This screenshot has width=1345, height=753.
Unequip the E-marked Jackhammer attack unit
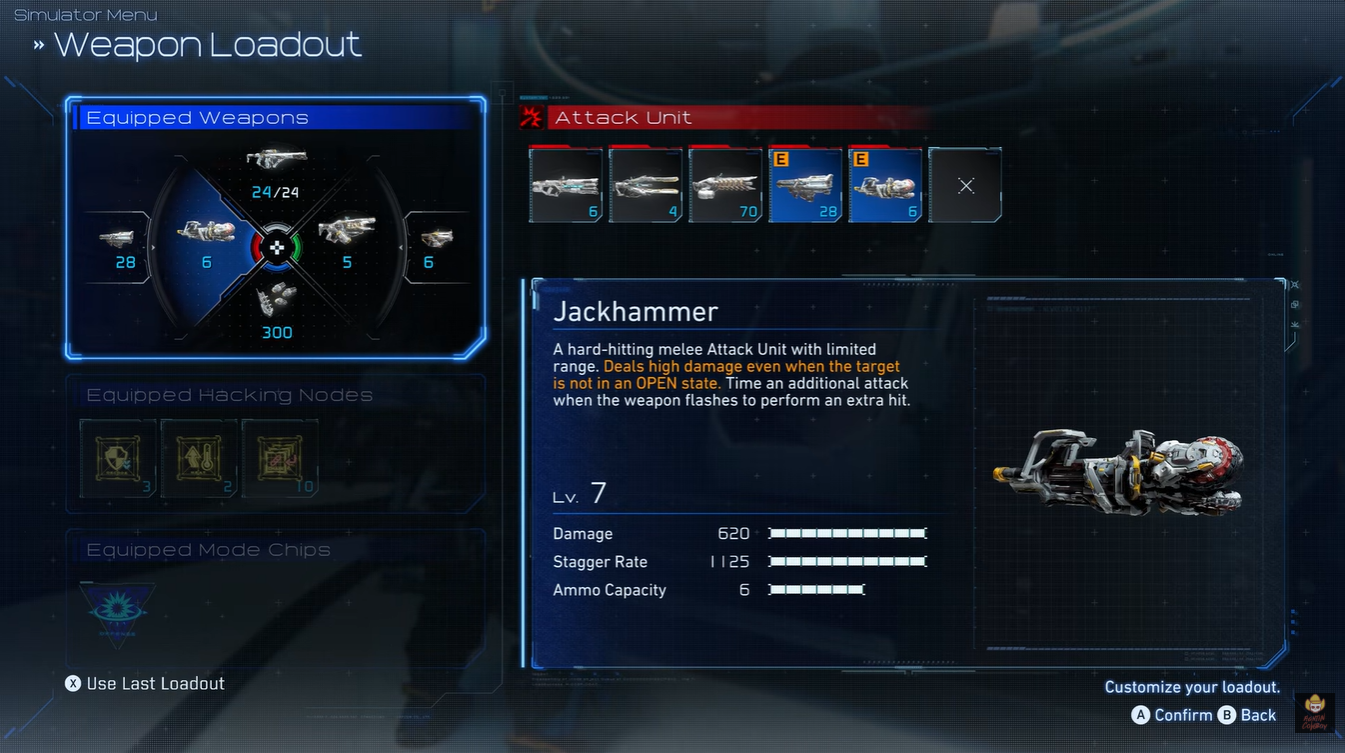(x=885, y=185)
